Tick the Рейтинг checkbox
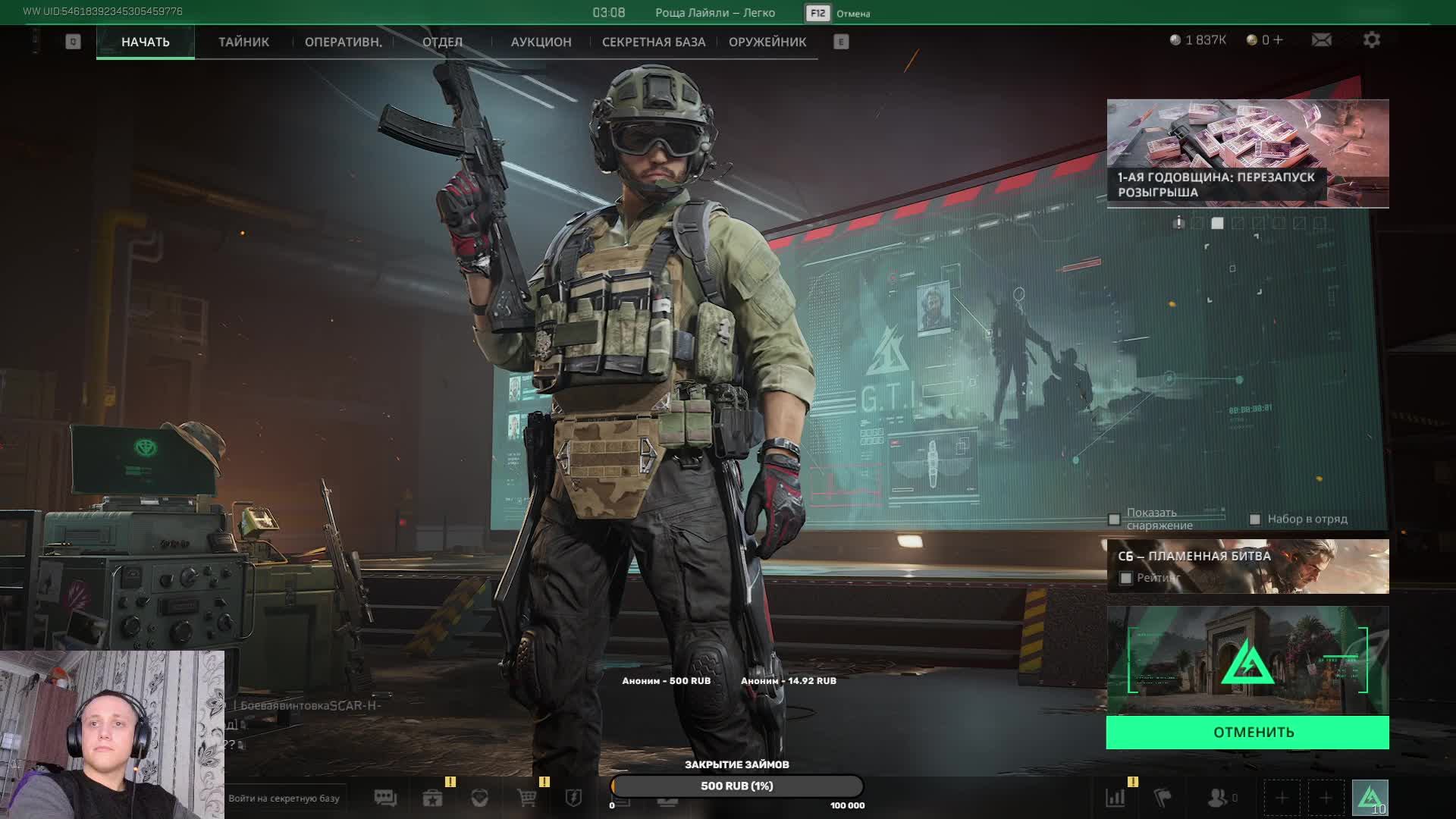Screen dimensions: 1456x819 click(x=1126, y=579)
